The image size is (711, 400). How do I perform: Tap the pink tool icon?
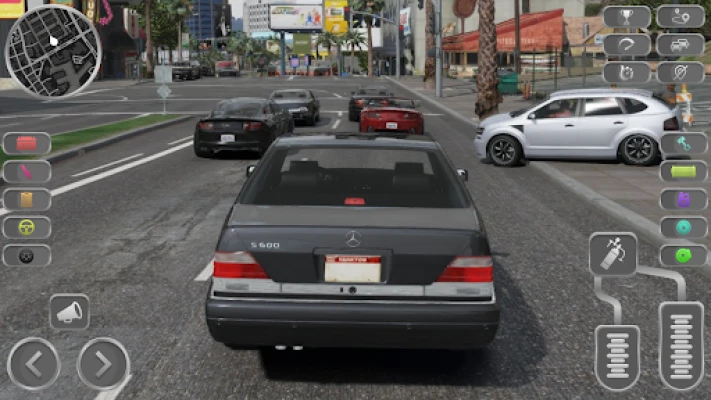pyautogui.click(x=27, y=172)
